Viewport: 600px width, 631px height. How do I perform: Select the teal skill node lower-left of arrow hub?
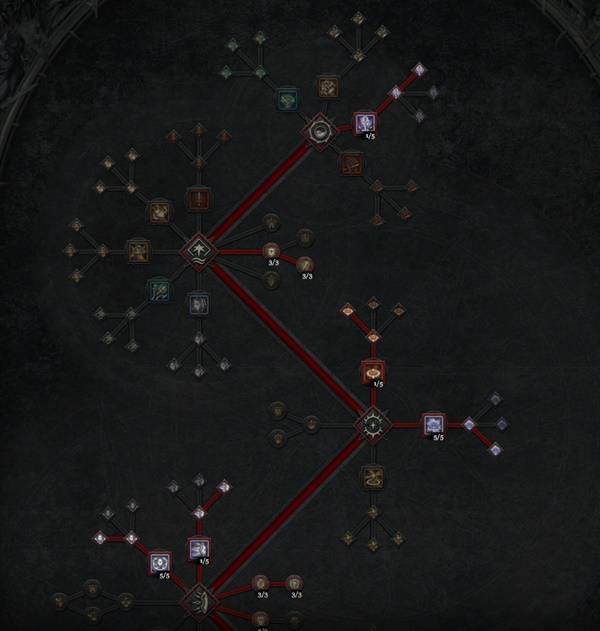159,290
